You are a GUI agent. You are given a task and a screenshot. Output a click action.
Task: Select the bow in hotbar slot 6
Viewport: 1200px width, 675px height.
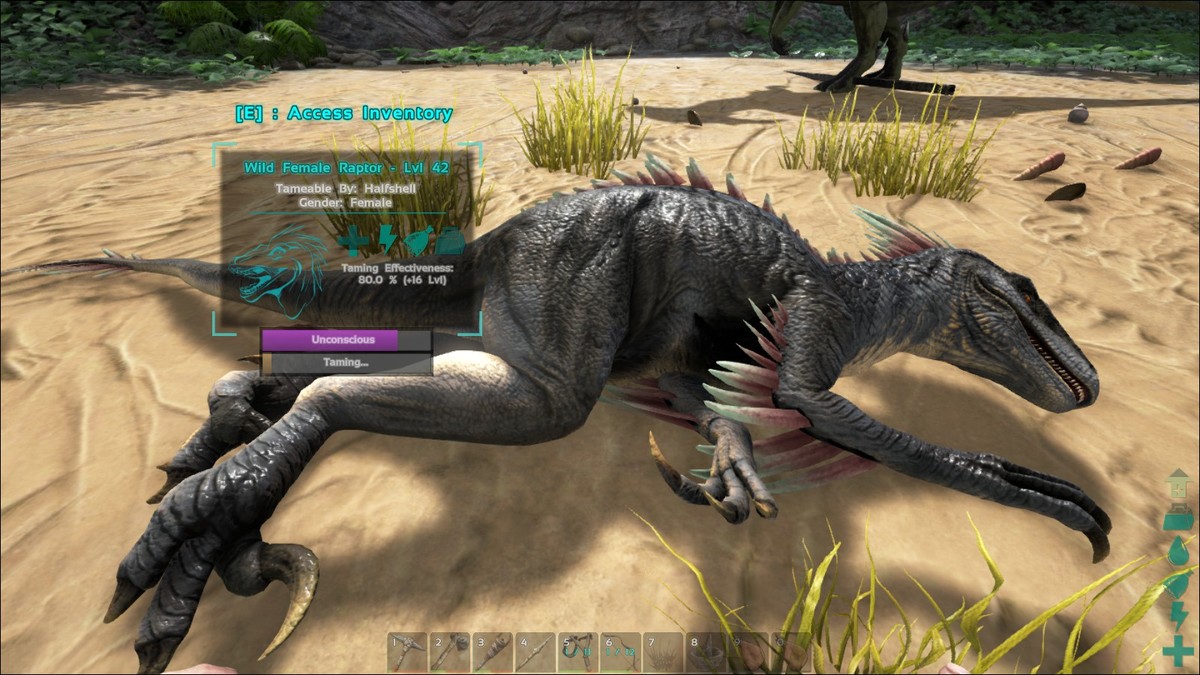tap(620, 652)
